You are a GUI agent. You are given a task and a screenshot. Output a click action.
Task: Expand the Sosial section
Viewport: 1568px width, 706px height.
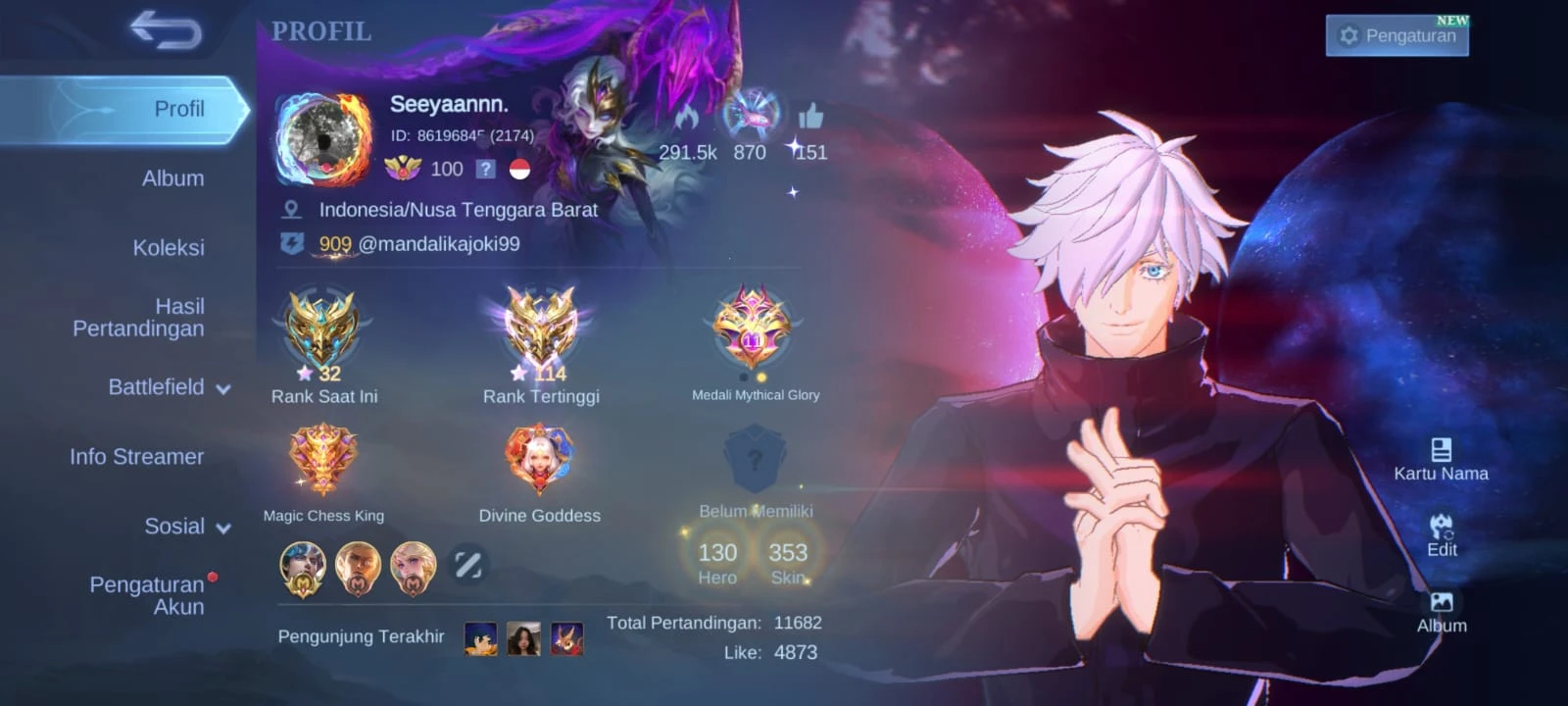point(186,527)
